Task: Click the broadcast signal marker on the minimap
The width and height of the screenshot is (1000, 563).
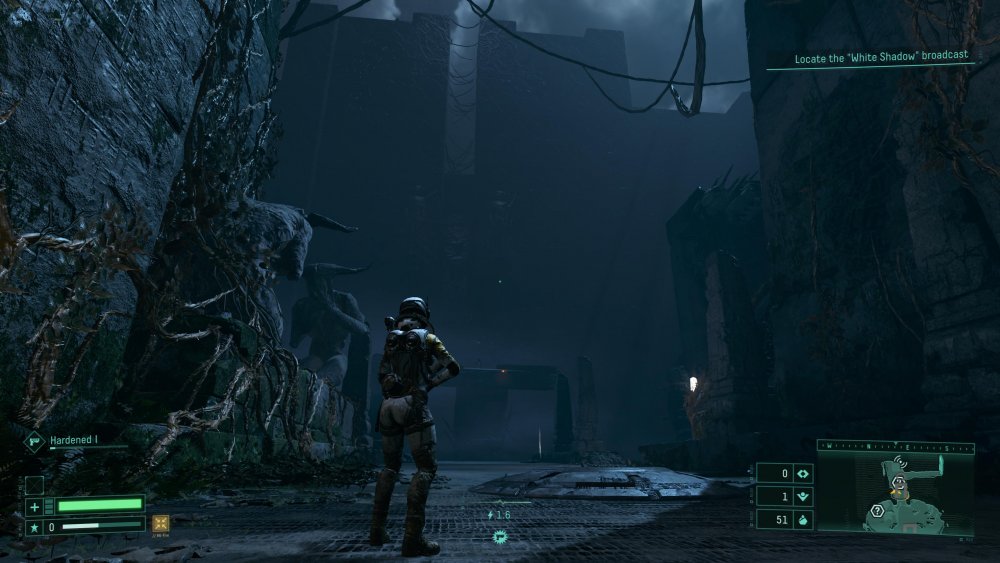Action: pyautogui.click(x=898, y=464)
